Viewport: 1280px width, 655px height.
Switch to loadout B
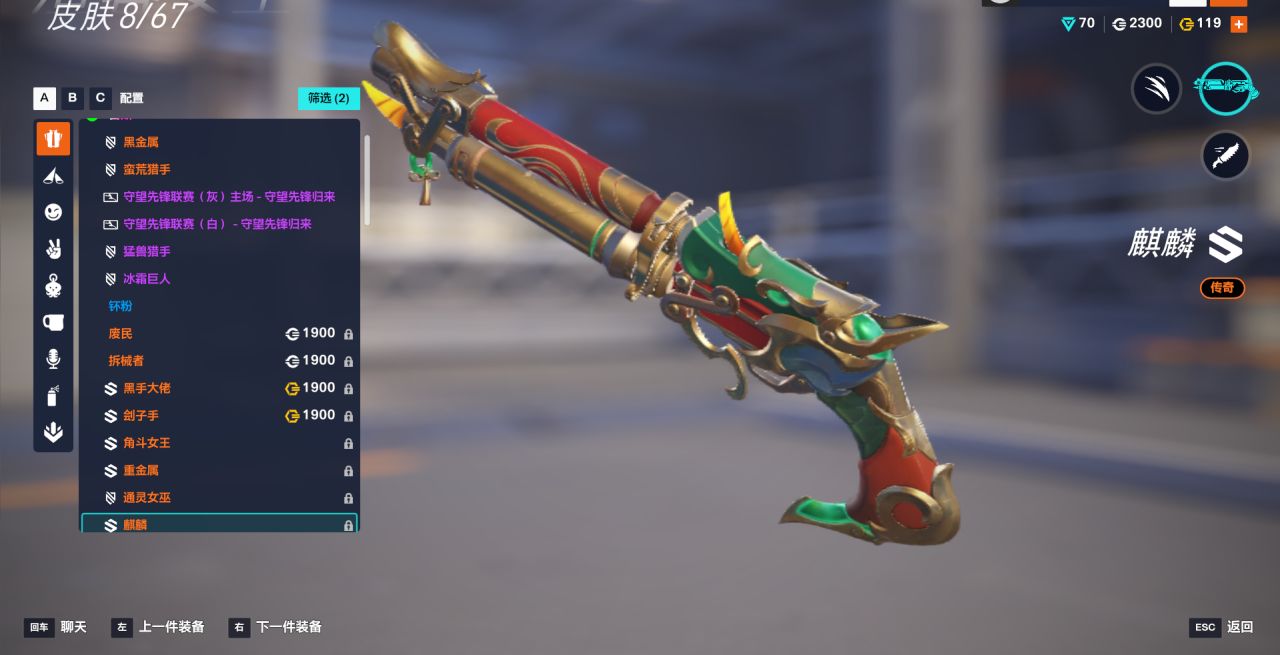72,98
